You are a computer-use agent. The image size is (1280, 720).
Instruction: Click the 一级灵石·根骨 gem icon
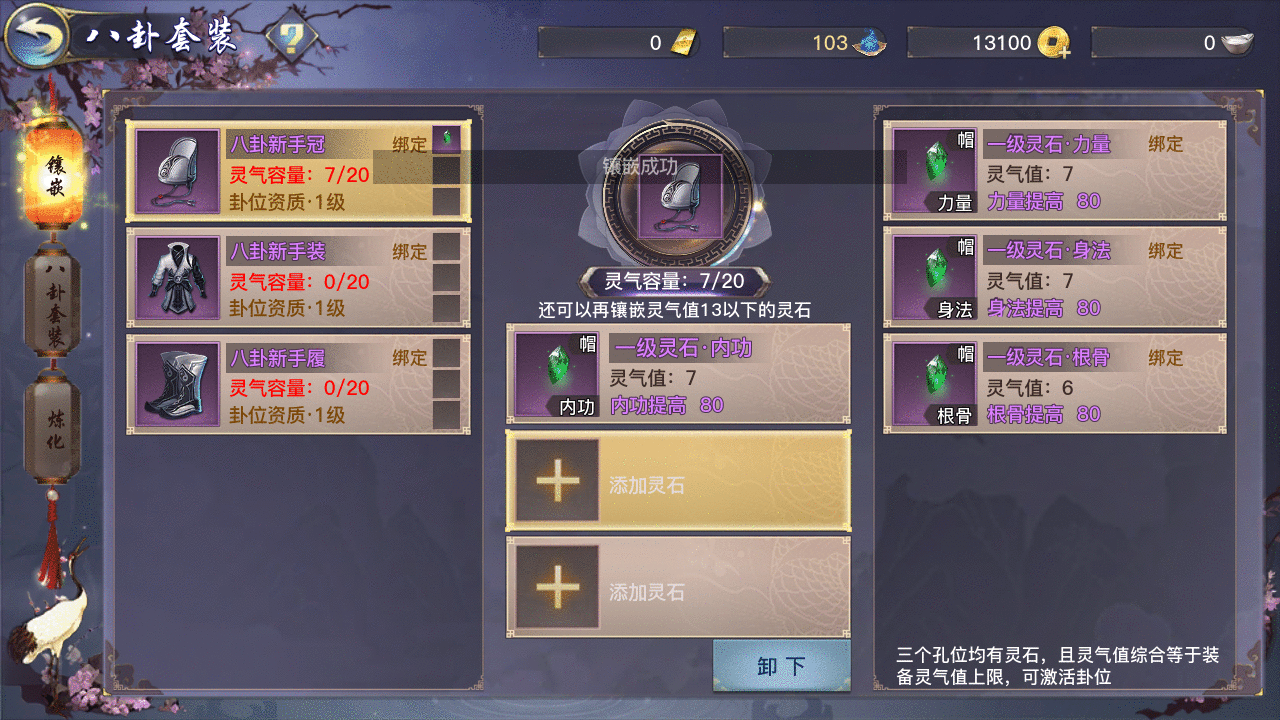(934, 381)
